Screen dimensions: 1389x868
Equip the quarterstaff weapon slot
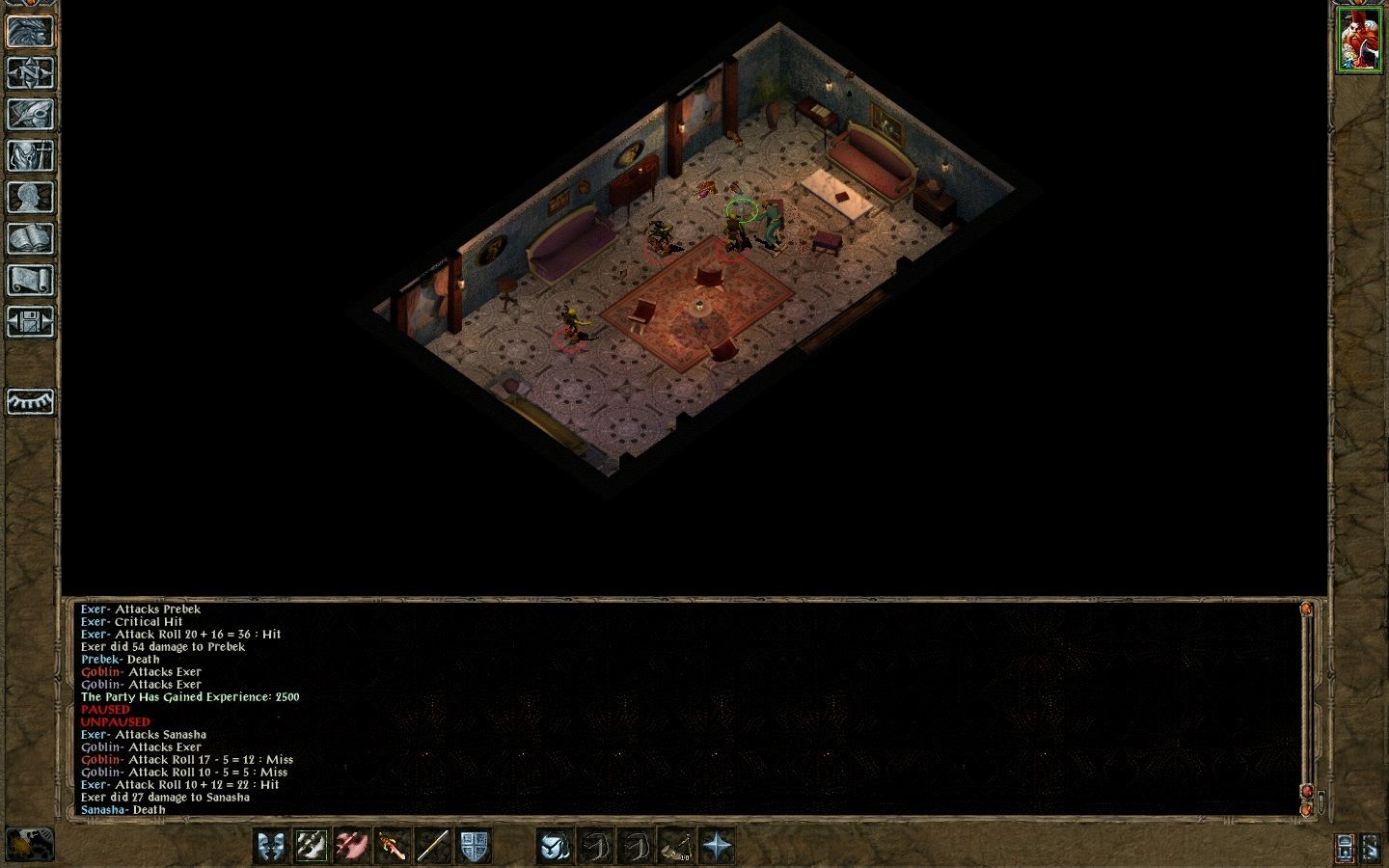click(433, 846)
